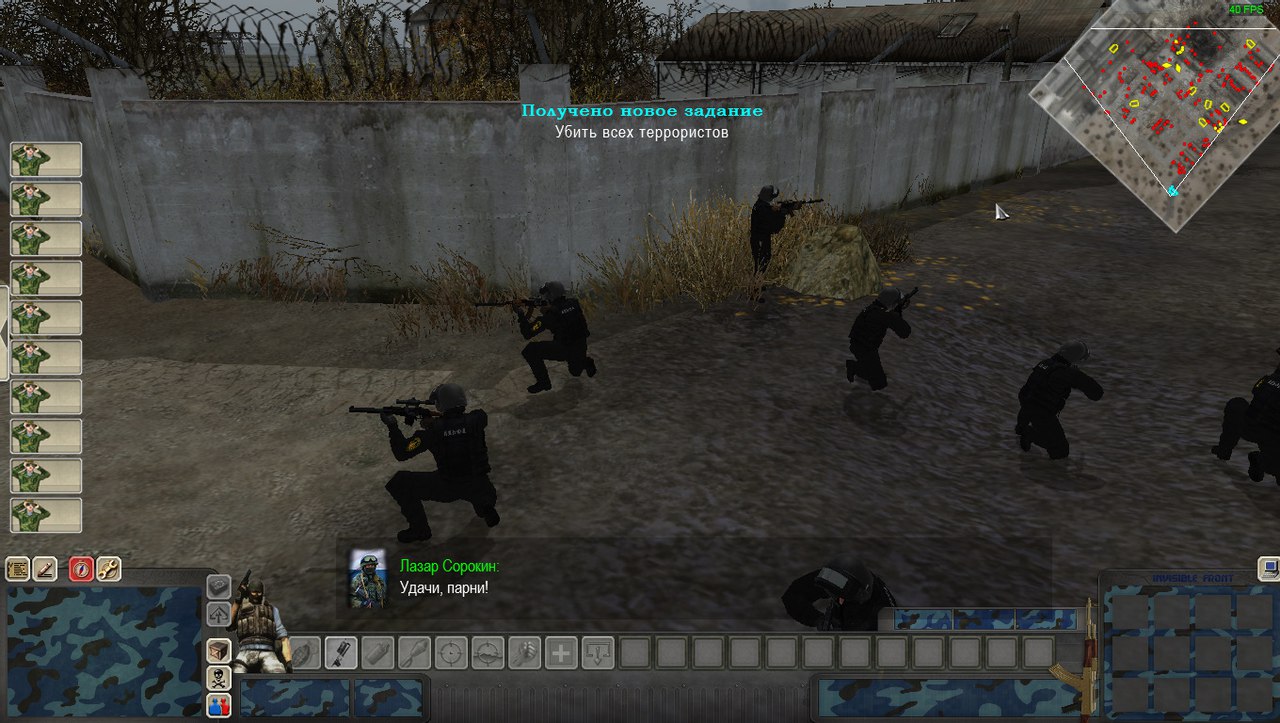
Task: Open the wooden crate inventory button
Action: pos(218,651)
